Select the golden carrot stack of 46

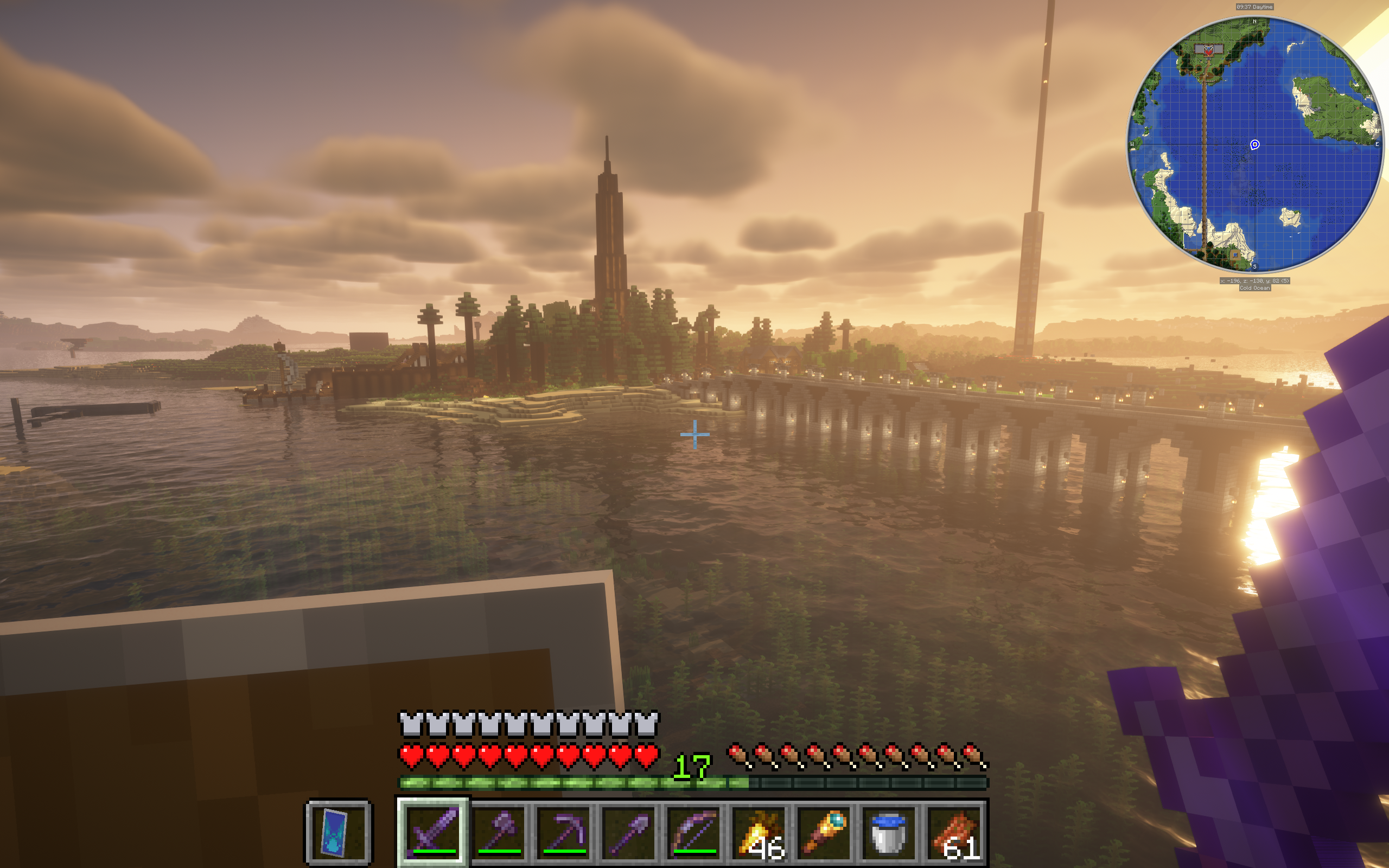(x=760, y=832)
